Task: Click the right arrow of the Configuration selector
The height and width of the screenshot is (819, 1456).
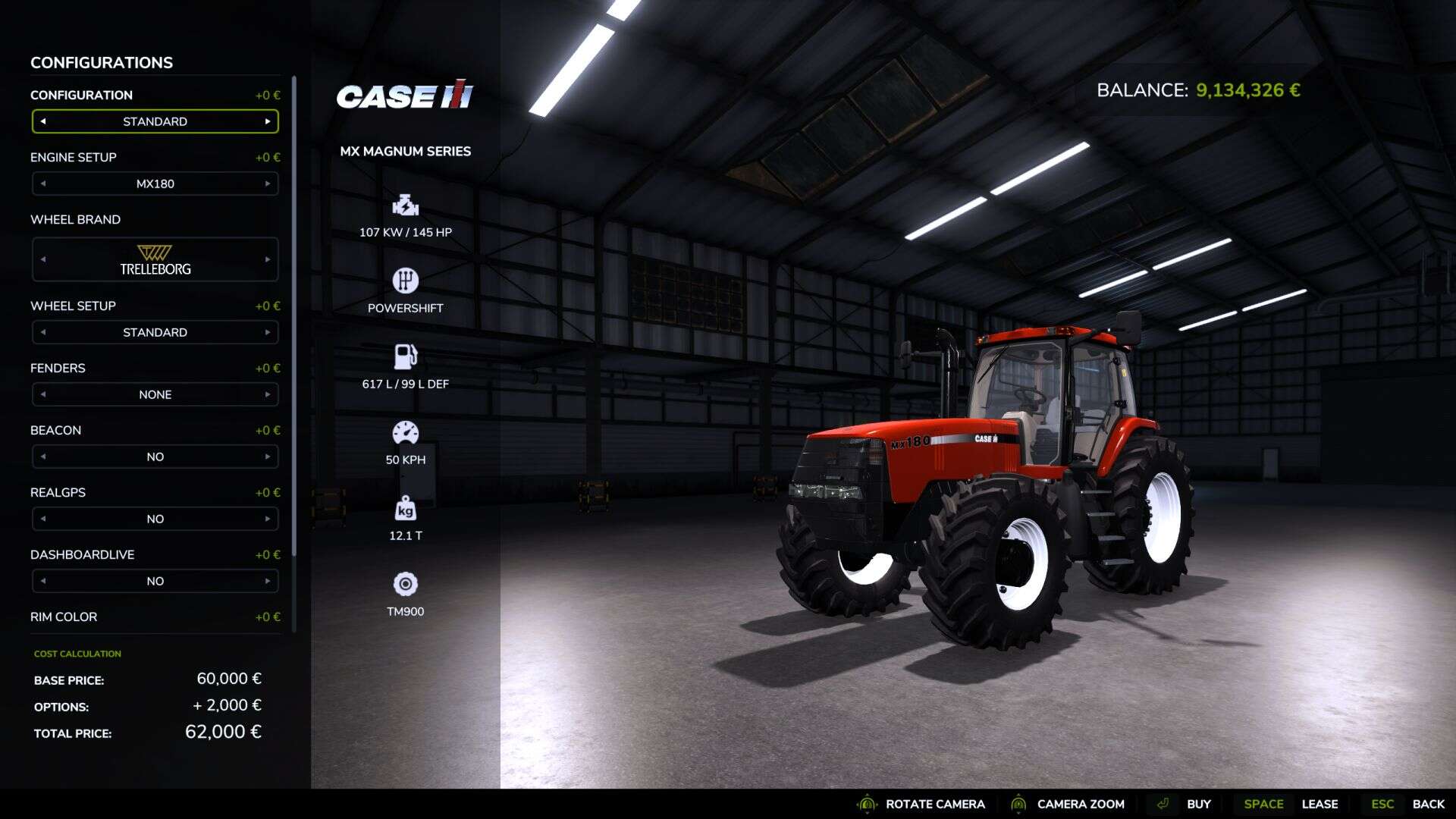Action: click(267, 121)
